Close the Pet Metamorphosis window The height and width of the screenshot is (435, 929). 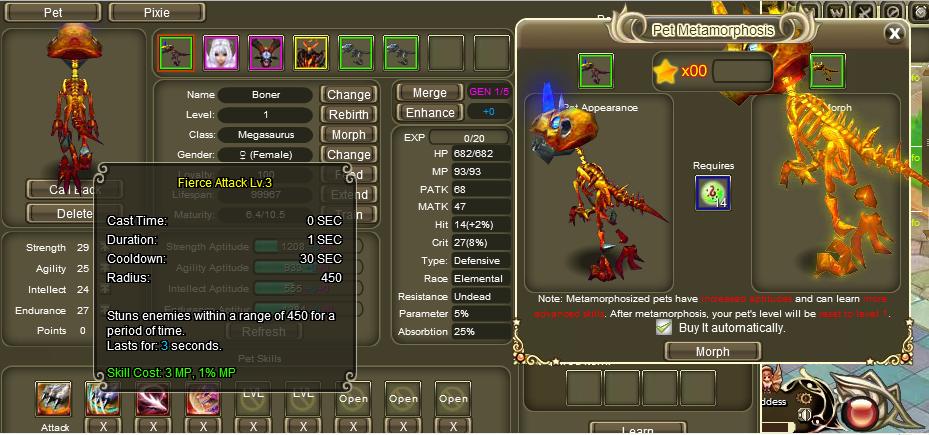point(894,33)
